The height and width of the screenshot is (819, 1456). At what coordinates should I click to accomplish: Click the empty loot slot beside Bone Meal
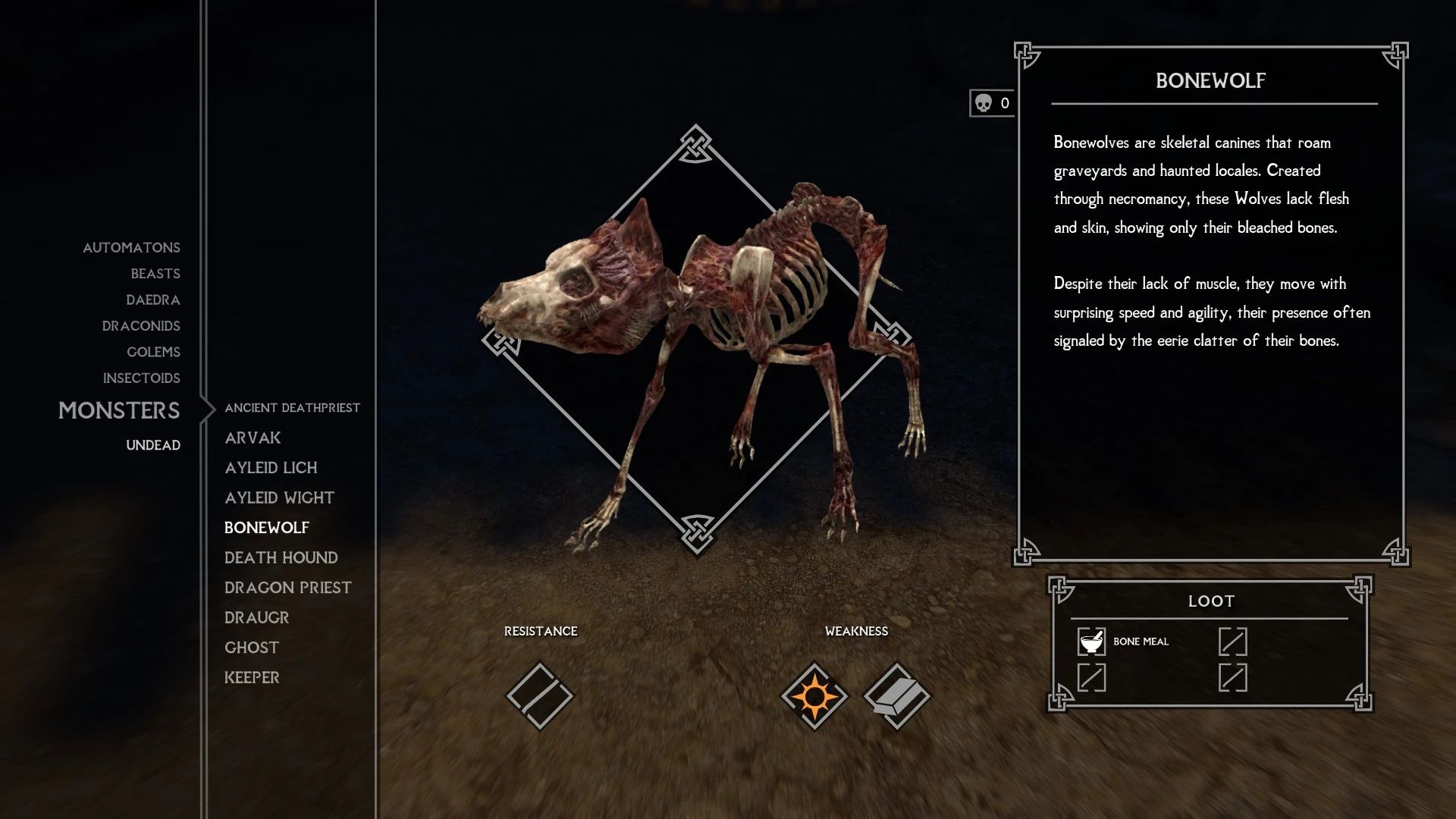tap(1235, 642)
